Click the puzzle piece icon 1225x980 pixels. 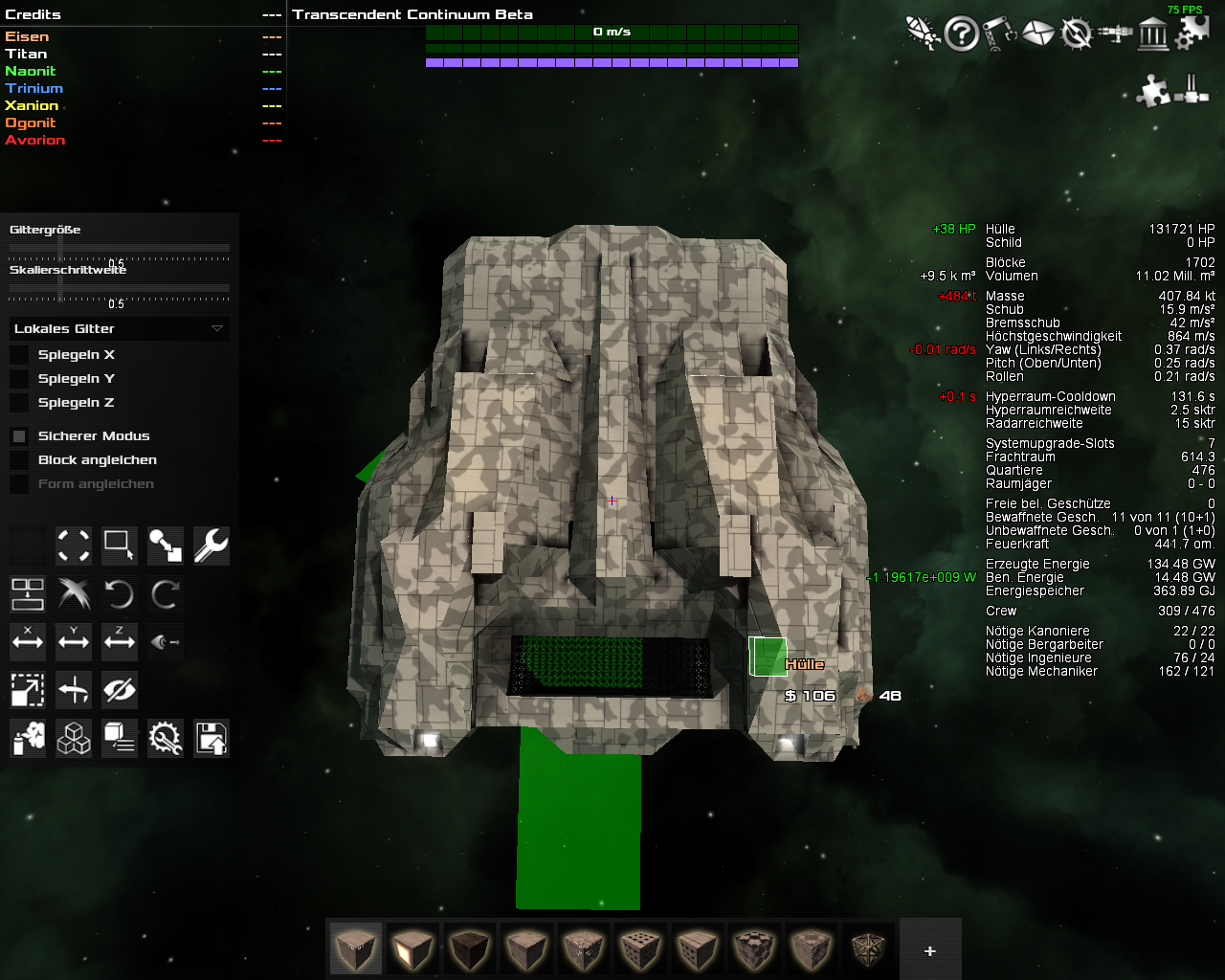(1153, 91)
